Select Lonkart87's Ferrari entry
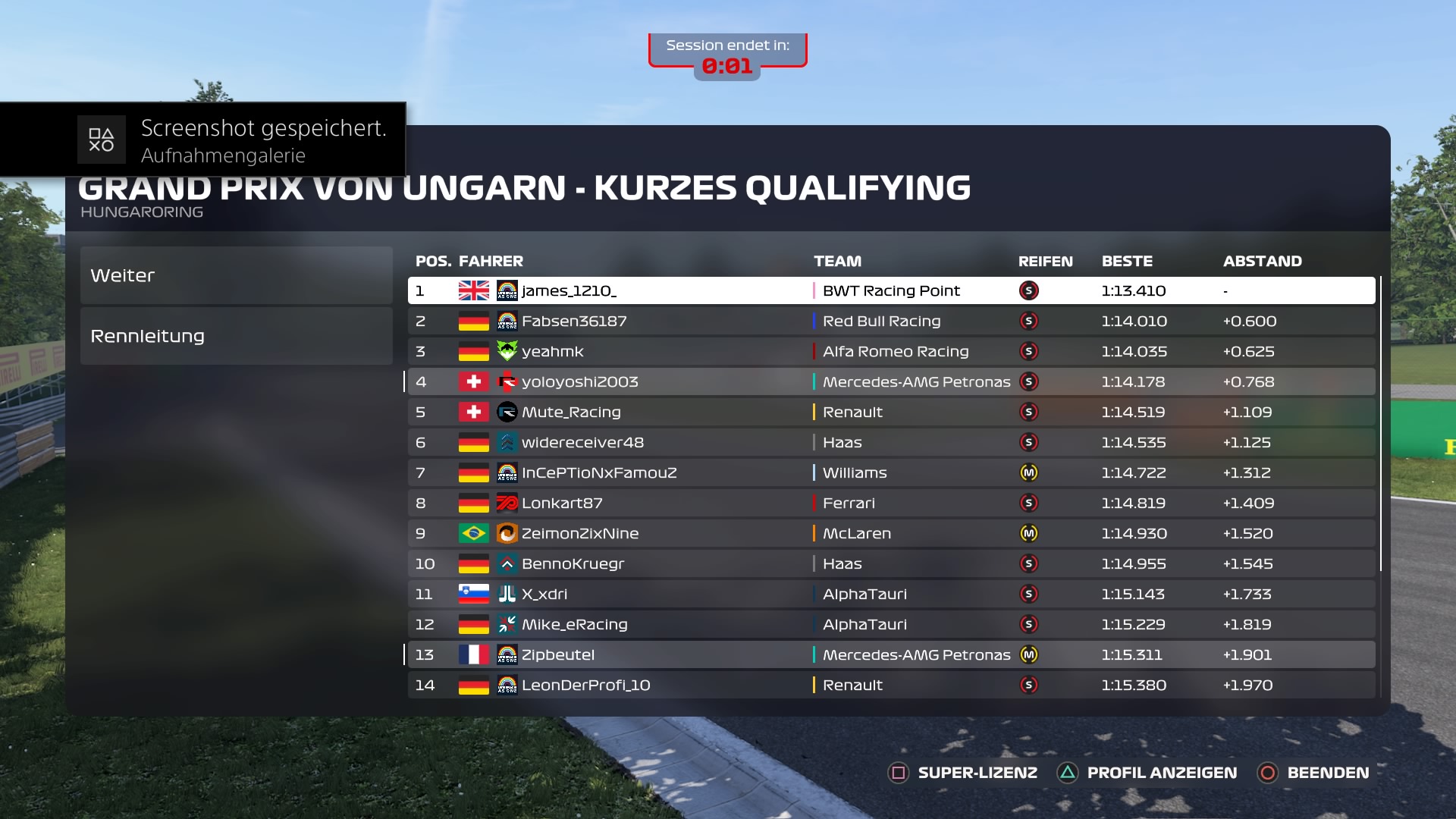 (x=891, y=503)
